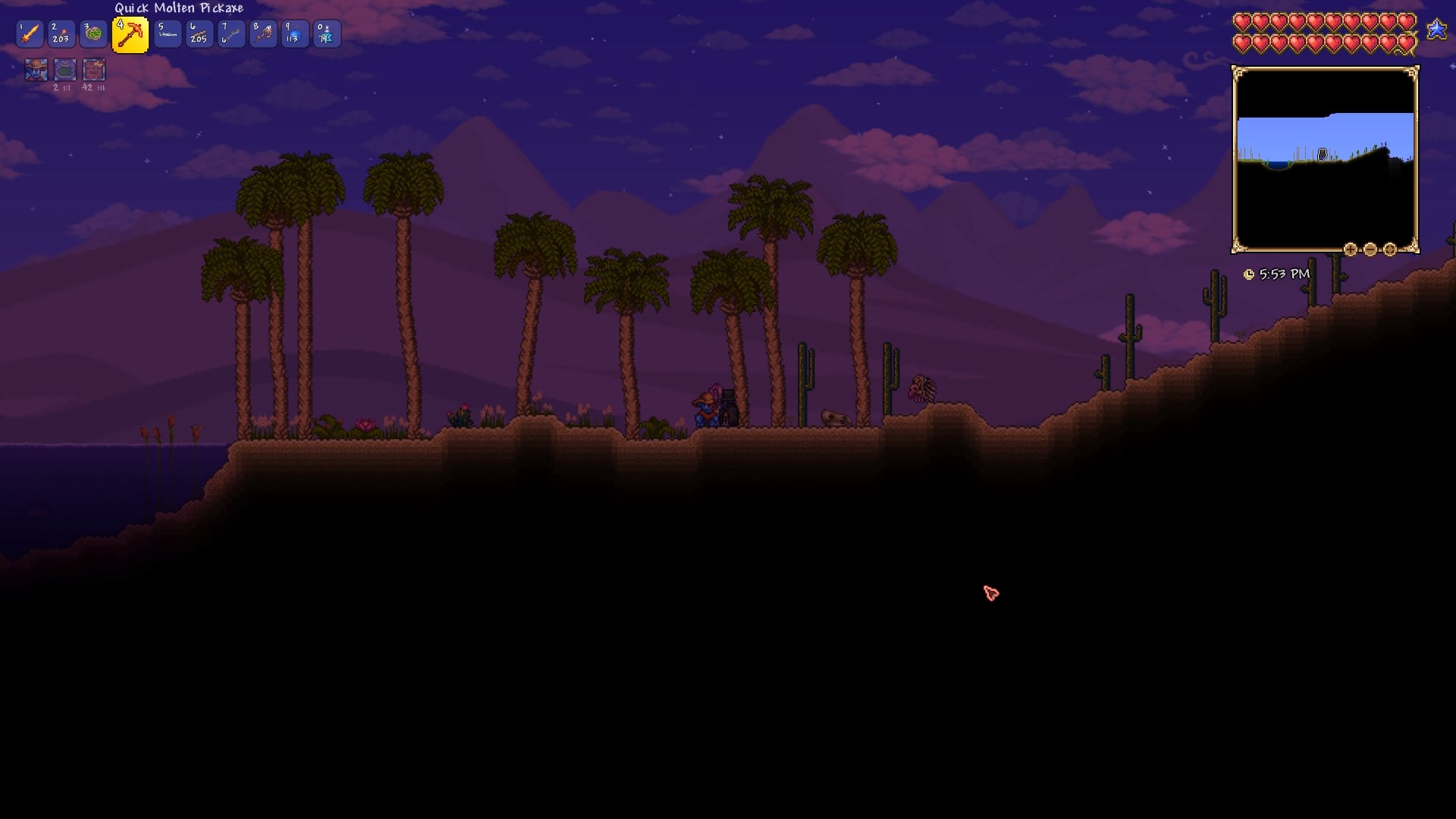Click the leftmost character buff icon
1456x819 pixels.
click(x=35, y=70)
